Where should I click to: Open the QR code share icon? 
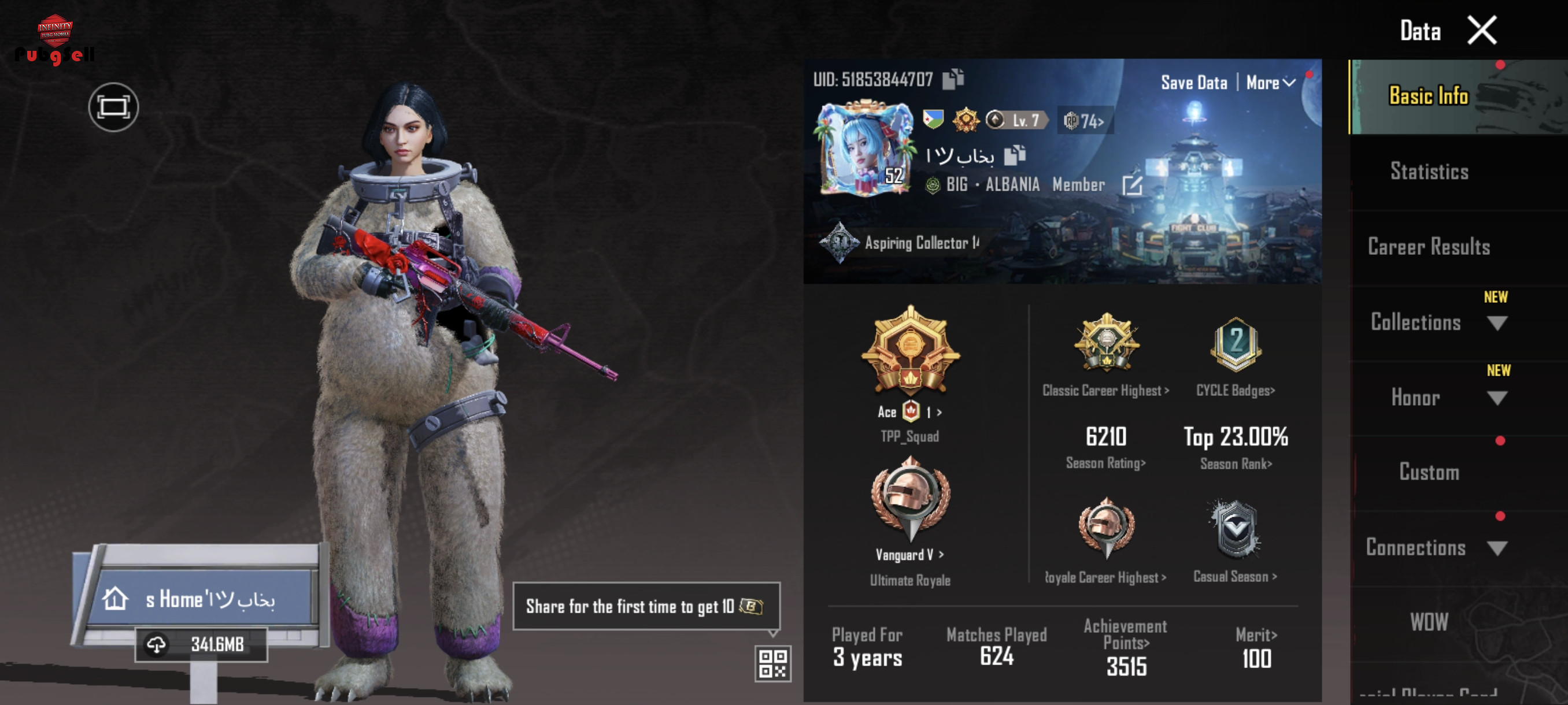772,663
